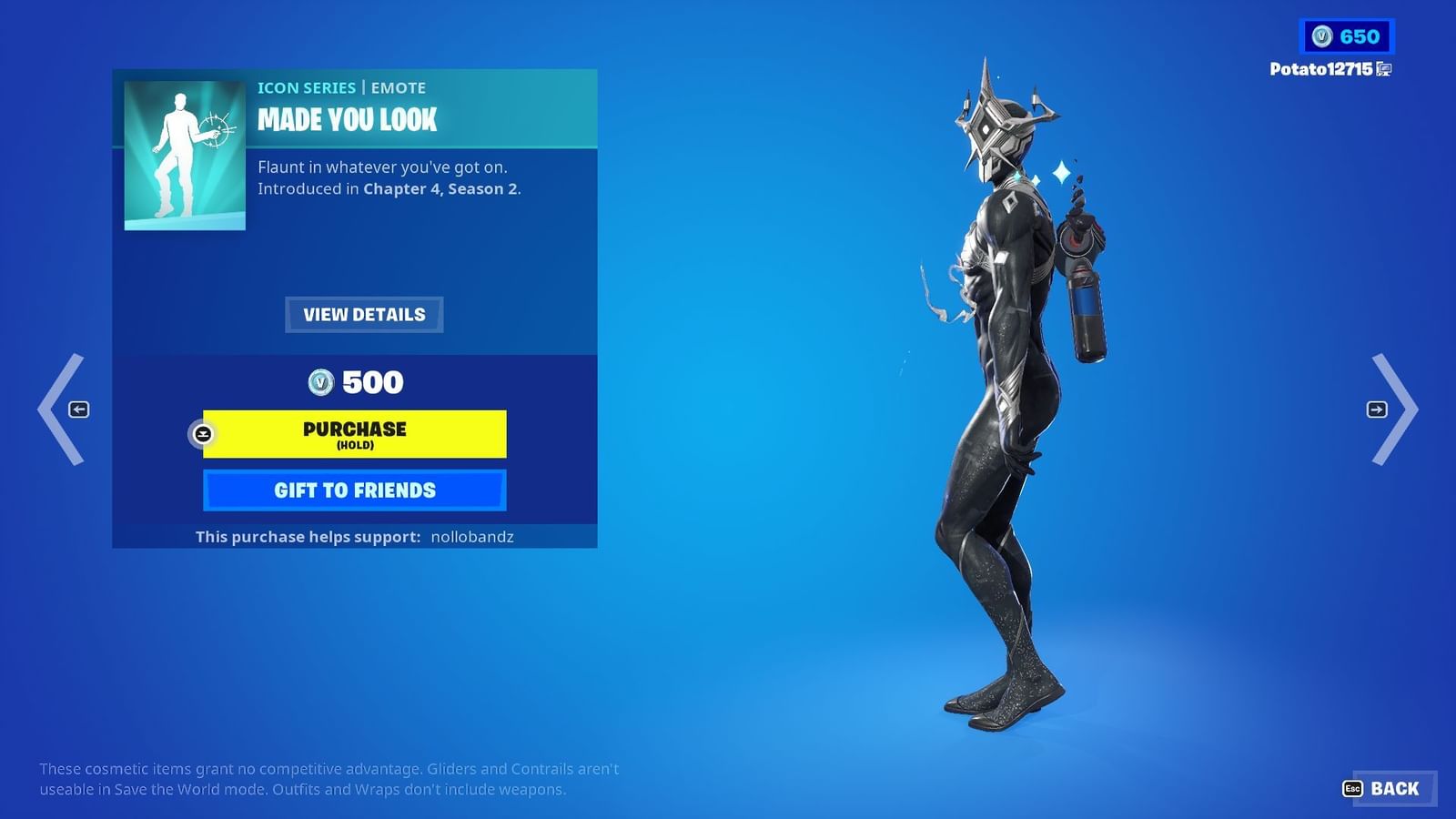Expand VIEW DETAILS for the emote

tap(363, 314)
